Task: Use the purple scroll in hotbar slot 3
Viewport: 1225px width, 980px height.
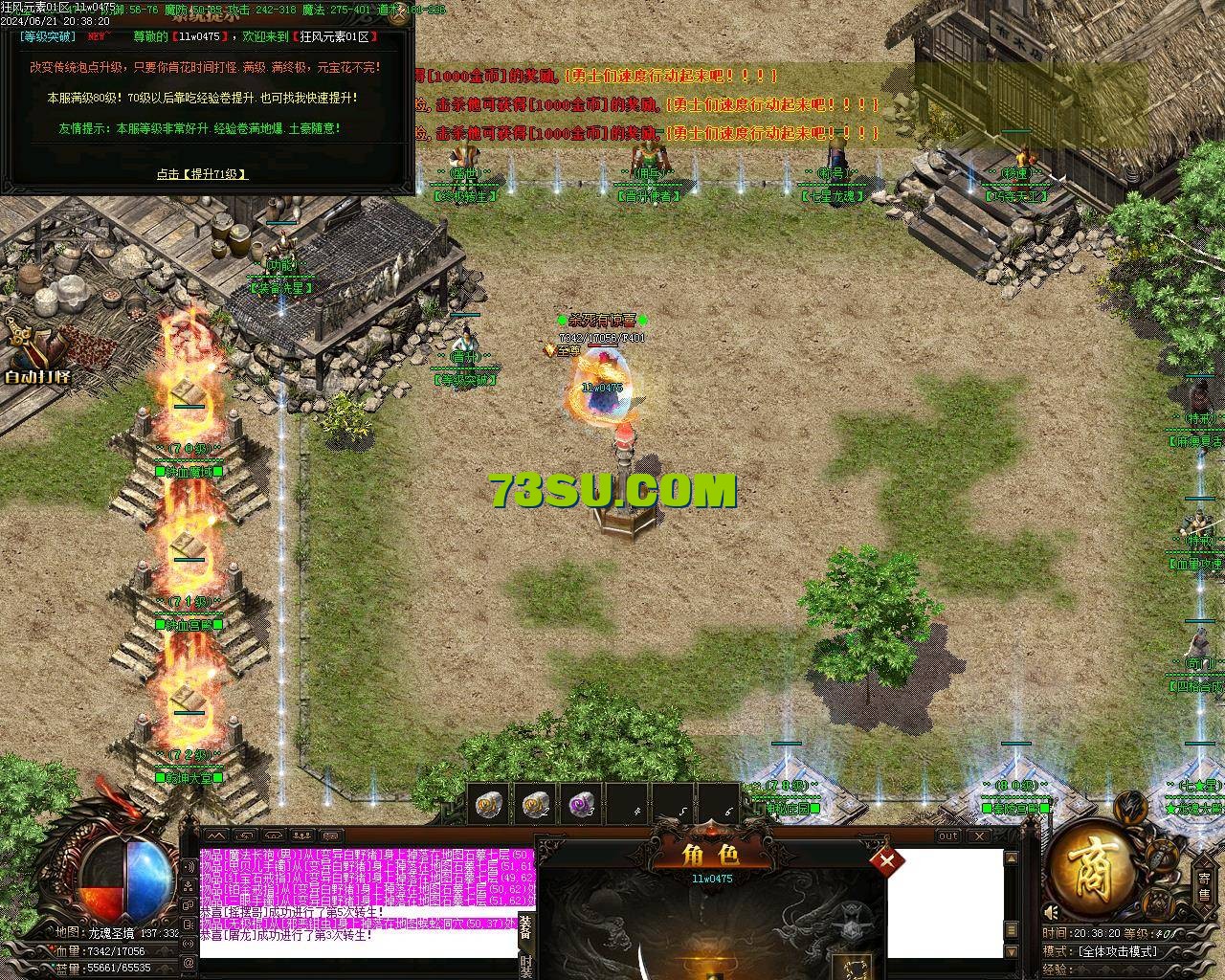Action: pos(582,806)
